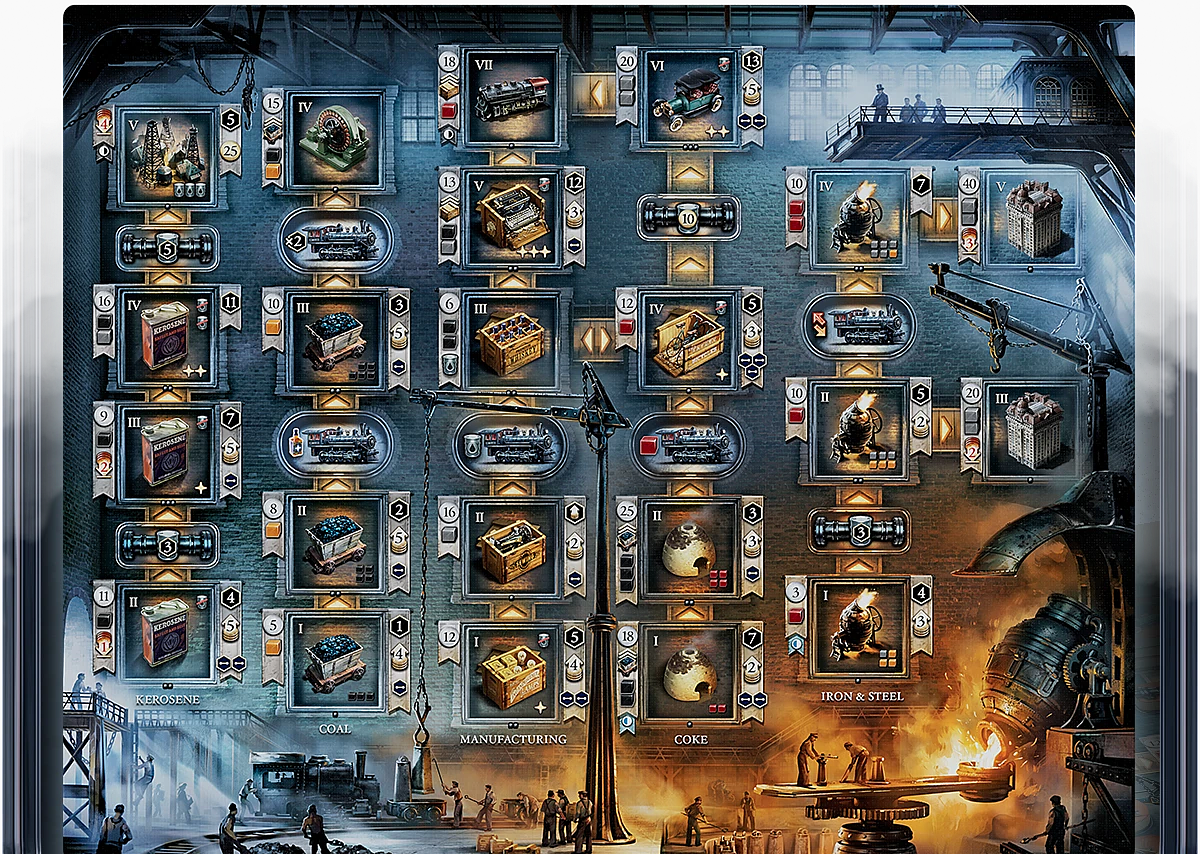Screen dimensions: 1200x854
Task: Choose the Kerosene level IV tile
Action: [167, 337]
